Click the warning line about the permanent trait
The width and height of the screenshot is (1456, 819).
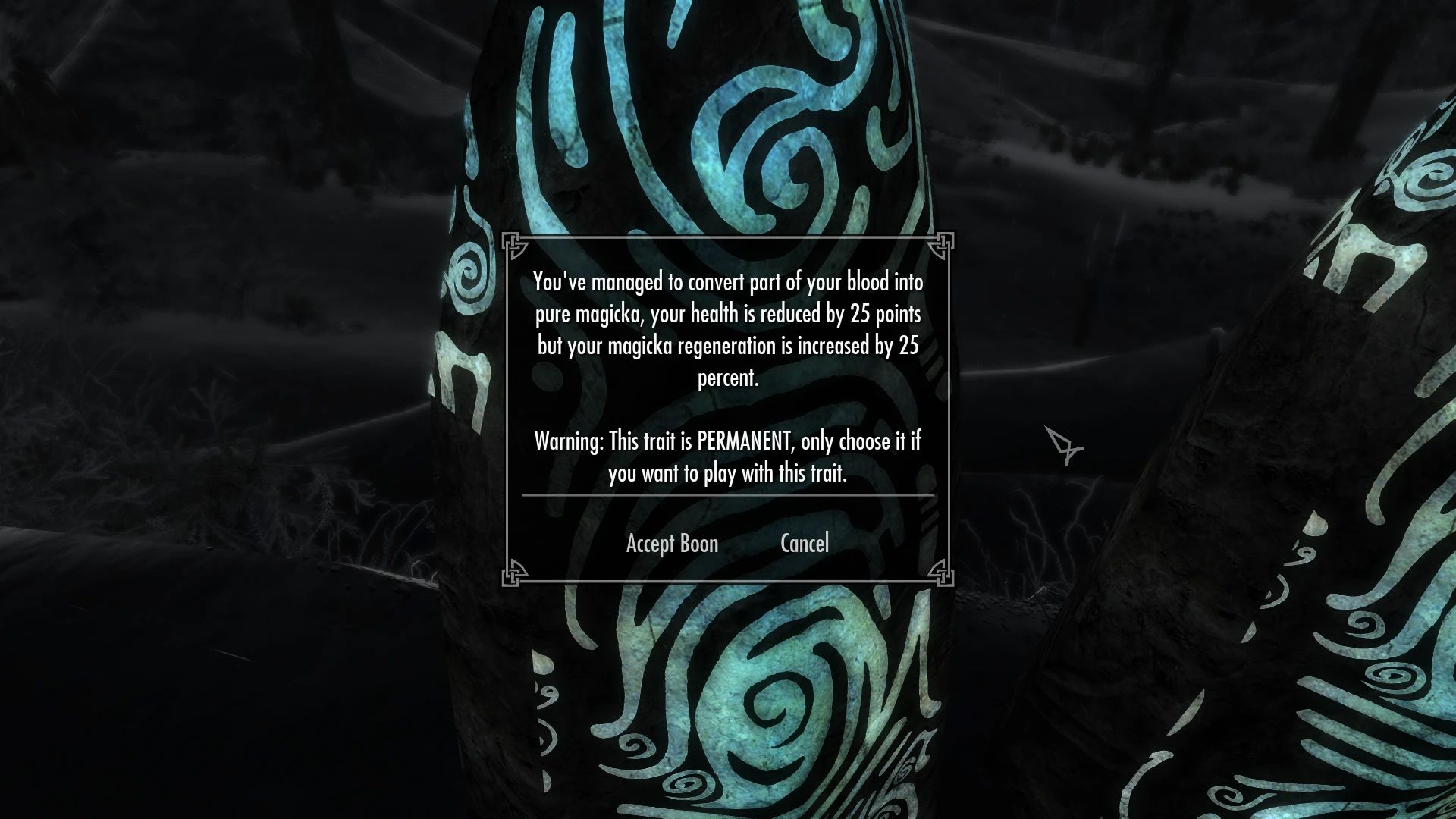point(726,441)
